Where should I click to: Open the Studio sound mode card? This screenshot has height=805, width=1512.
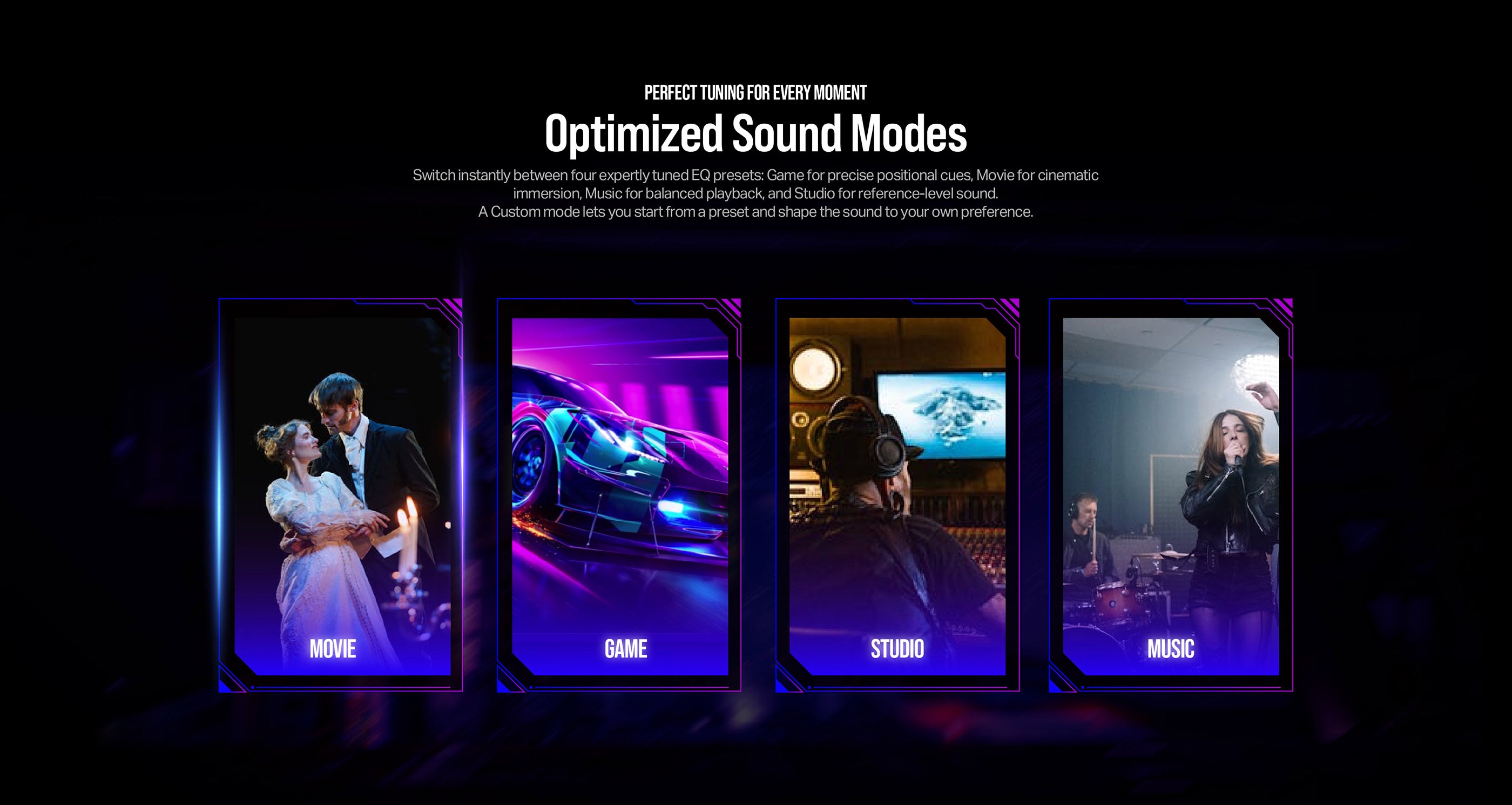pyautogui.click(x=897, y=495)
